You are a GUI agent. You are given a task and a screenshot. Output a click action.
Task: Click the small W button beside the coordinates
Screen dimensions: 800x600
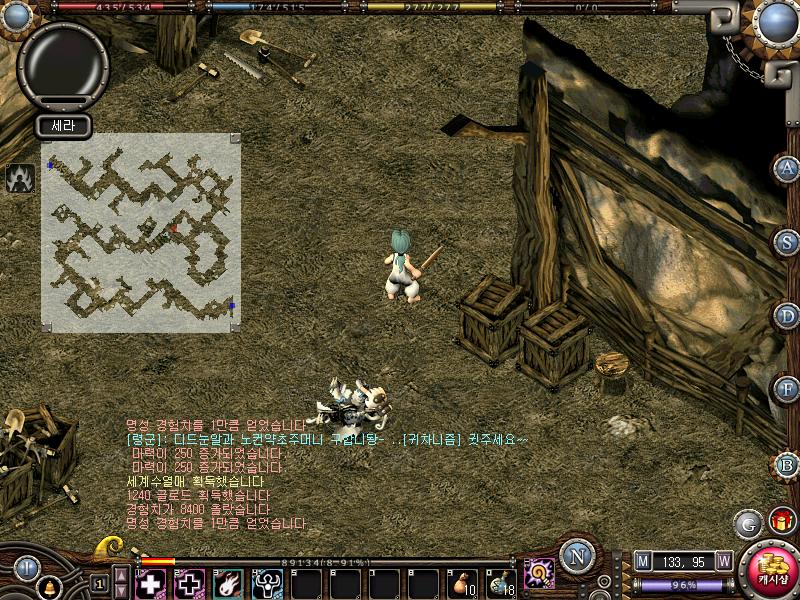(723, 561)
